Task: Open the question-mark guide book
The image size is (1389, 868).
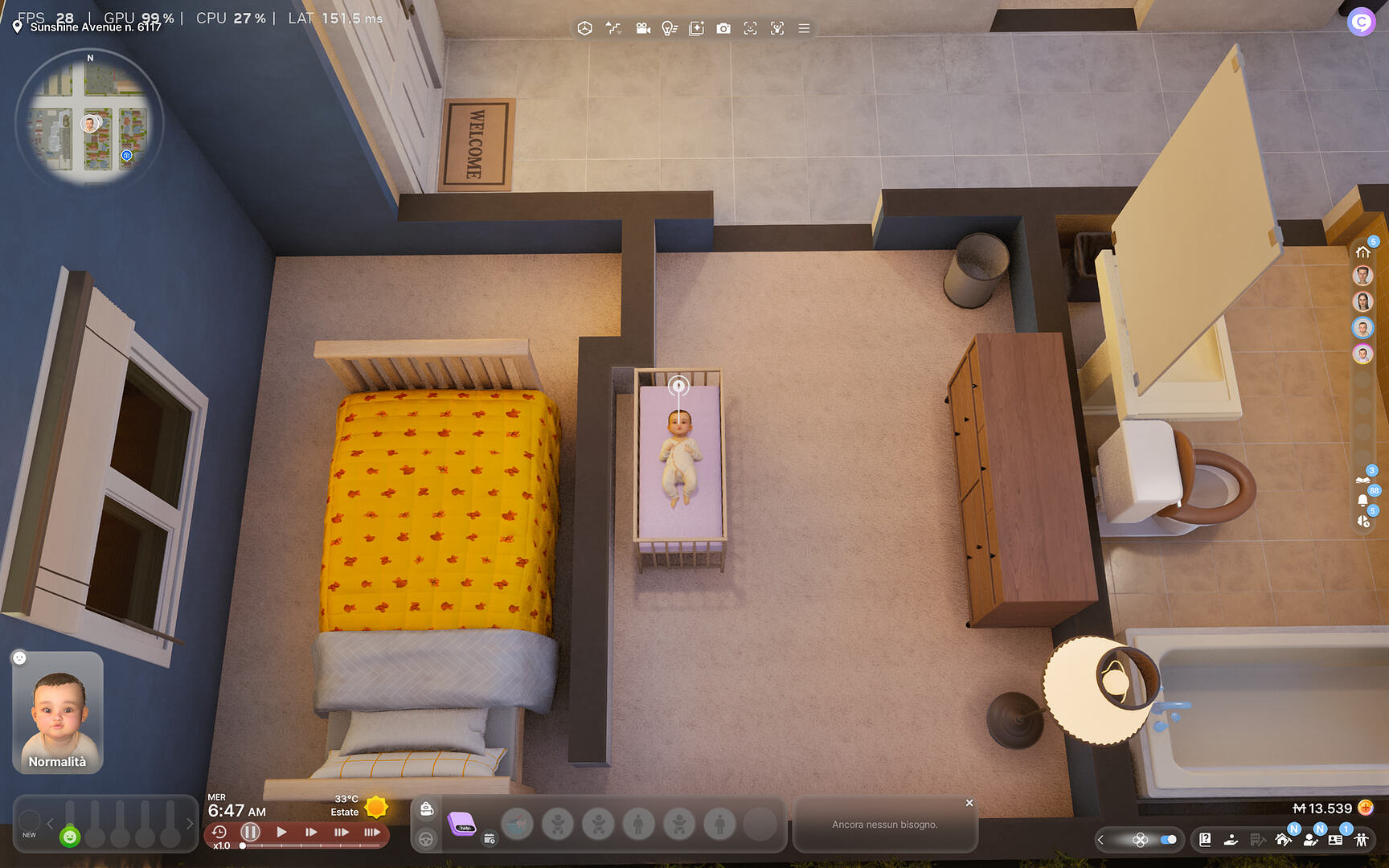Action: [x=1205, y=839]
